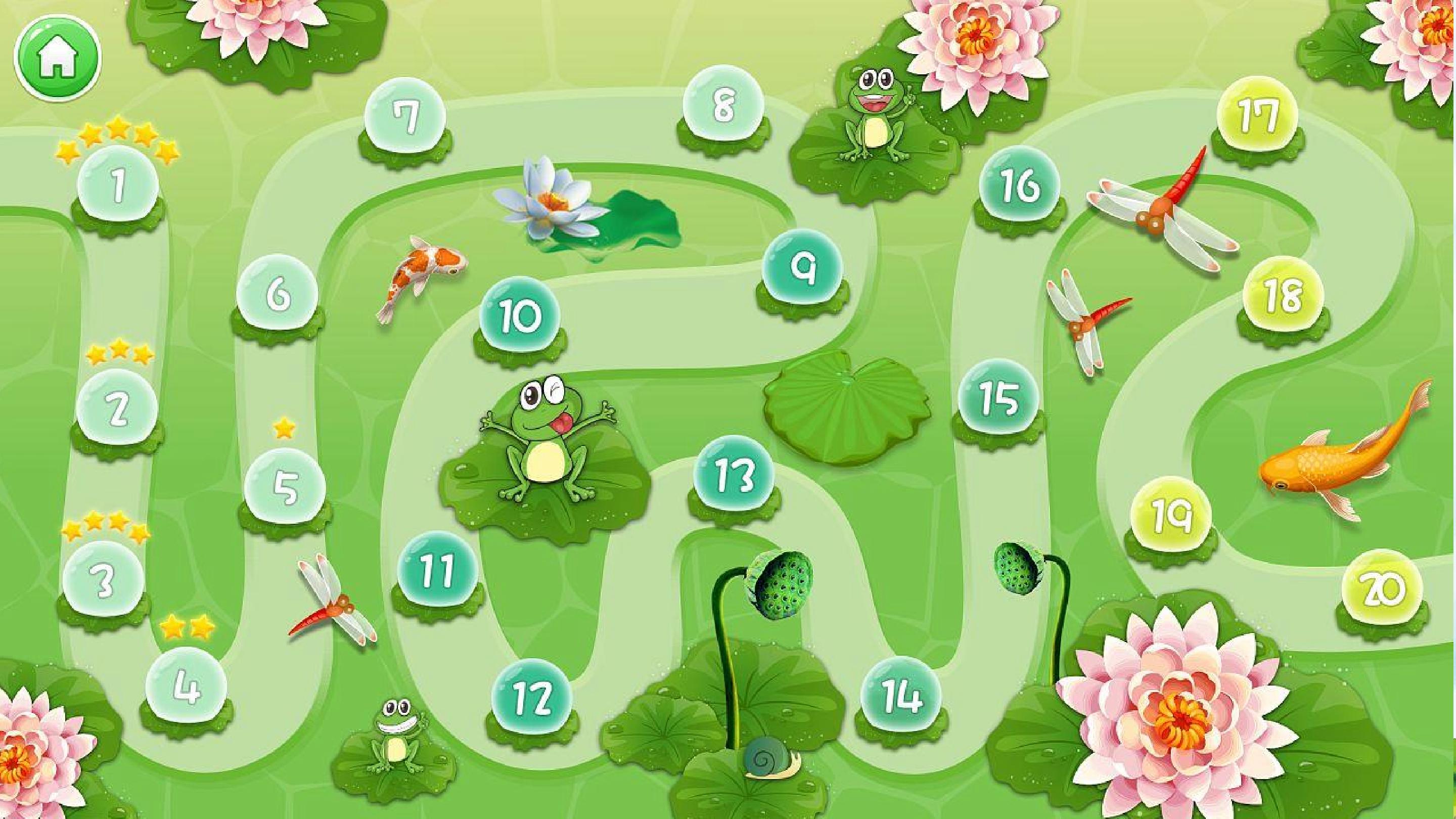The image size is (1456, 819).
Task: Open yellow level 19 bubble
Action: pyautogui.click(x=1172, y=516)
